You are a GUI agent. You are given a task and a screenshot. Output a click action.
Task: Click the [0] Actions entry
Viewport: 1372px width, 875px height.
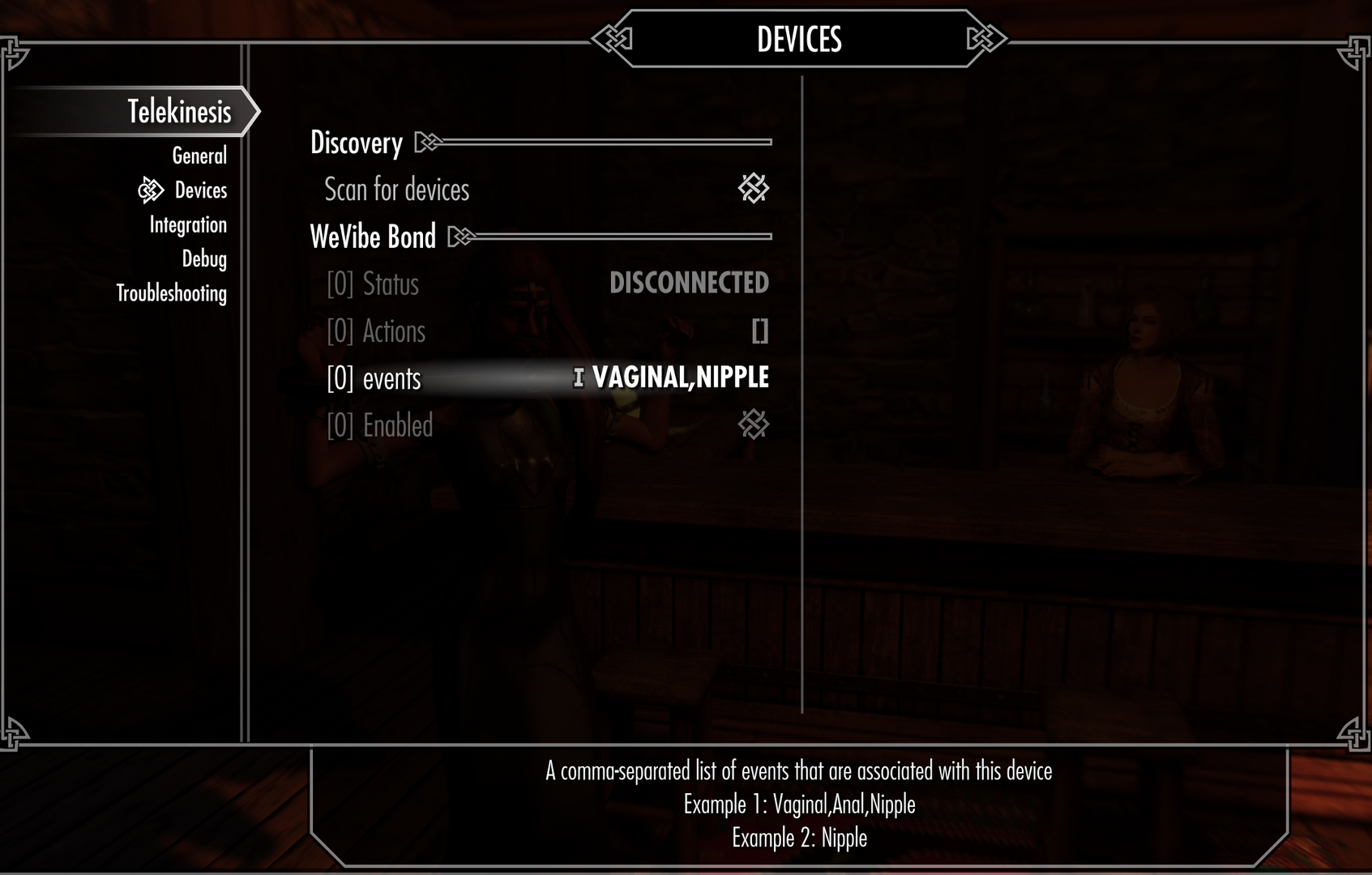pos(376,331)
